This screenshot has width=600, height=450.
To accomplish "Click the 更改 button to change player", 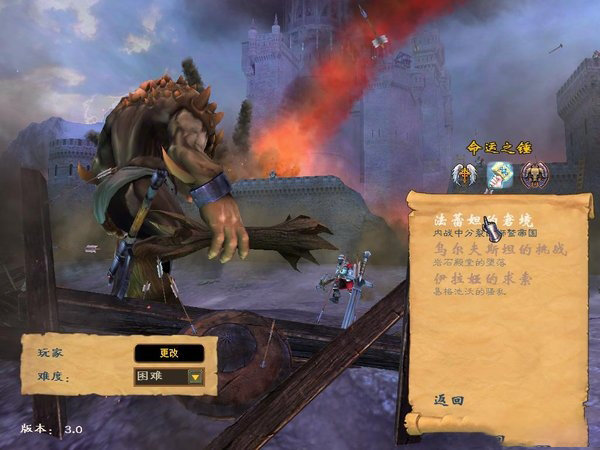I will tap(169, 353).
